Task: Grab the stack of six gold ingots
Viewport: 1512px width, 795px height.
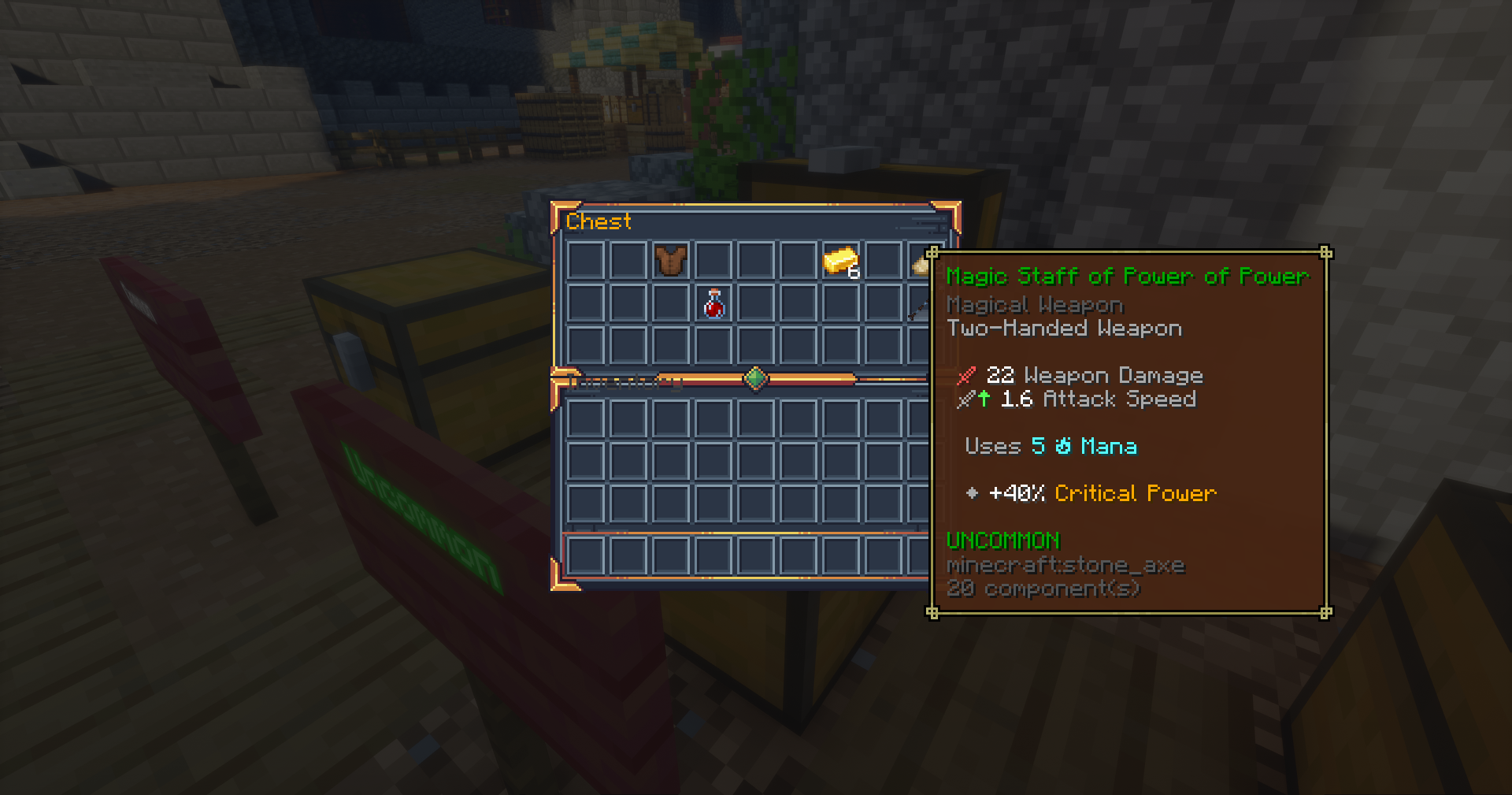Action: (840, 261)
